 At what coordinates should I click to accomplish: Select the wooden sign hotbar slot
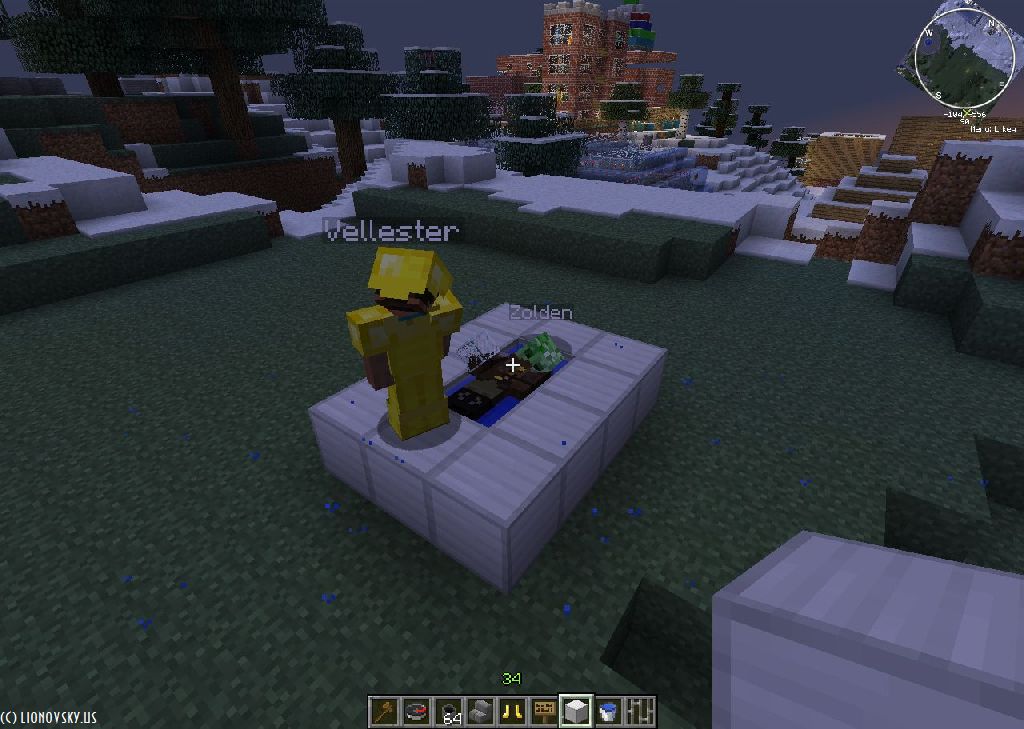[544, 711]
